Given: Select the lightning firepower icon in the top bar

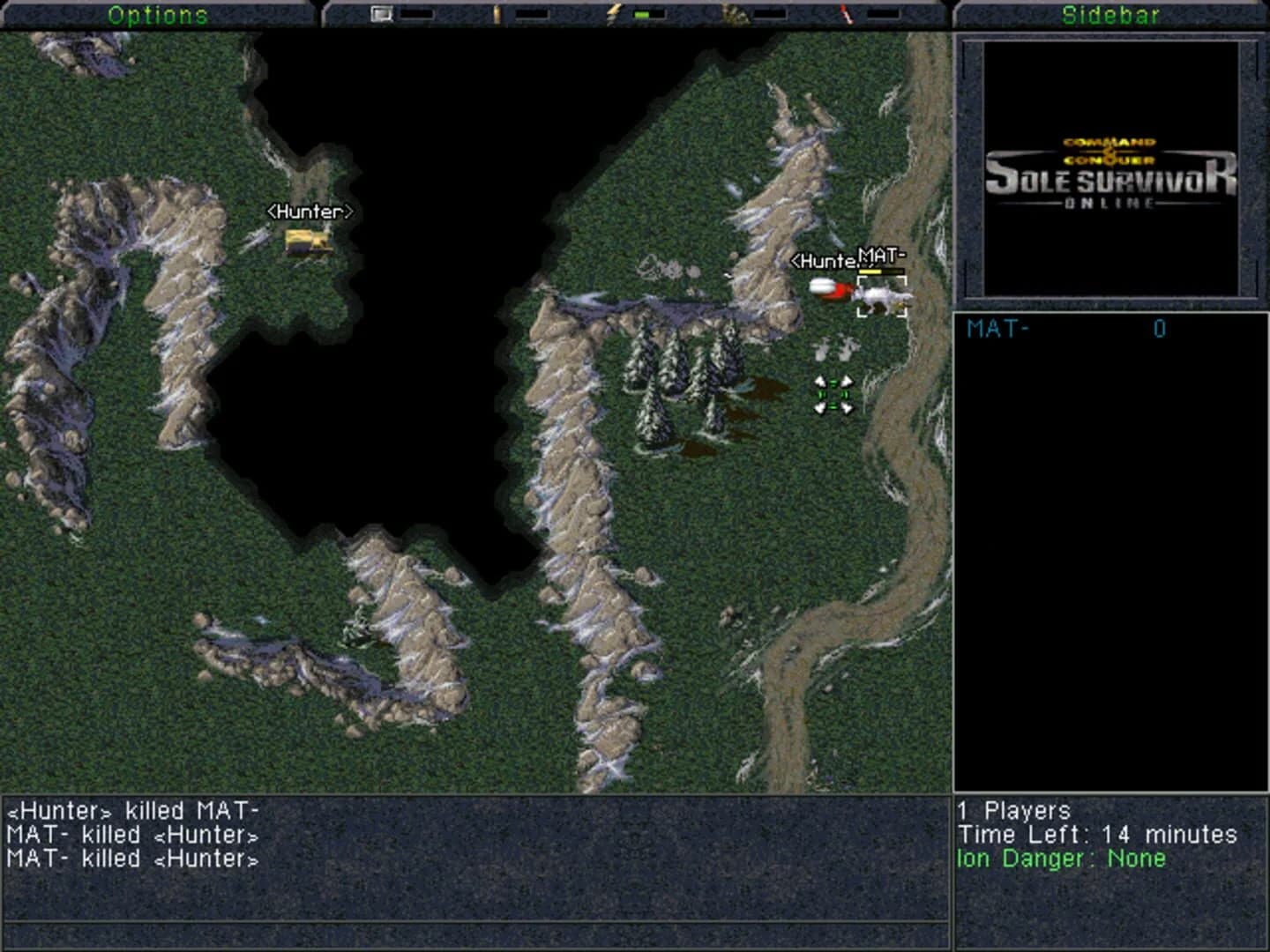Looking at the screenshot, I should coord(614,13).
